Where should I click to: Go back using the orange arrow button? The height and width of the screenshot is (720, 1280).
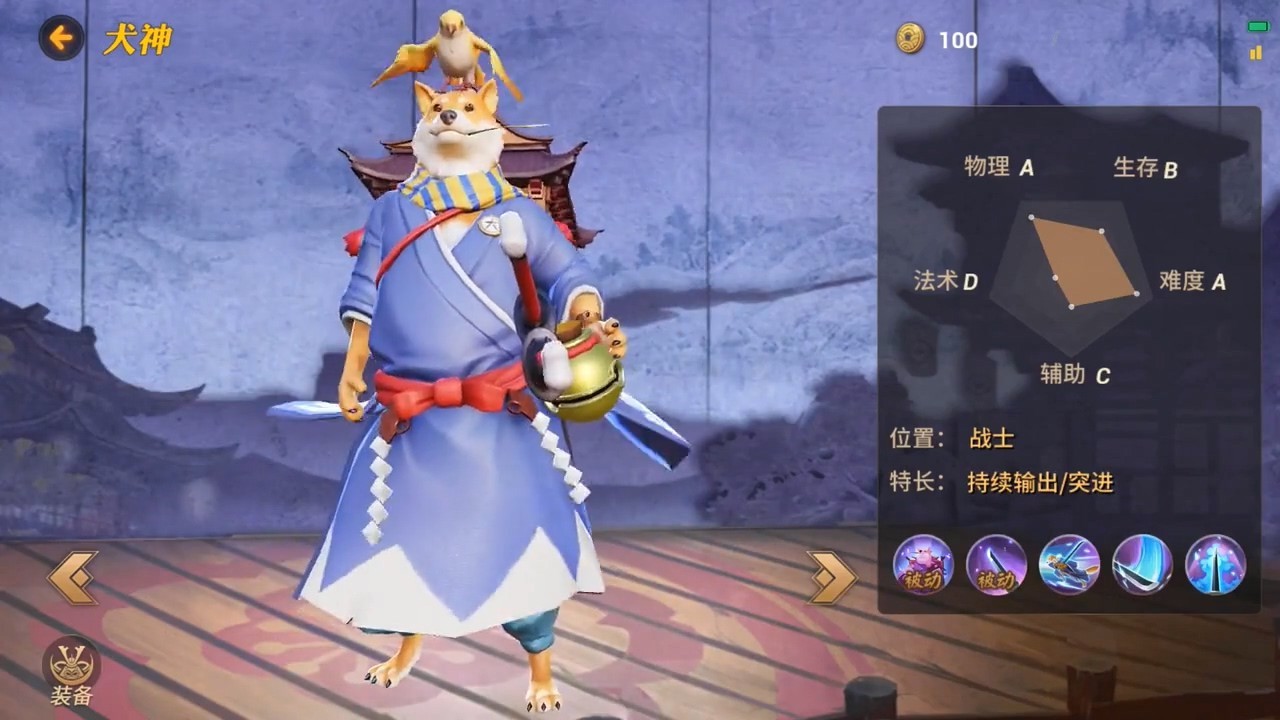point(61,39)
